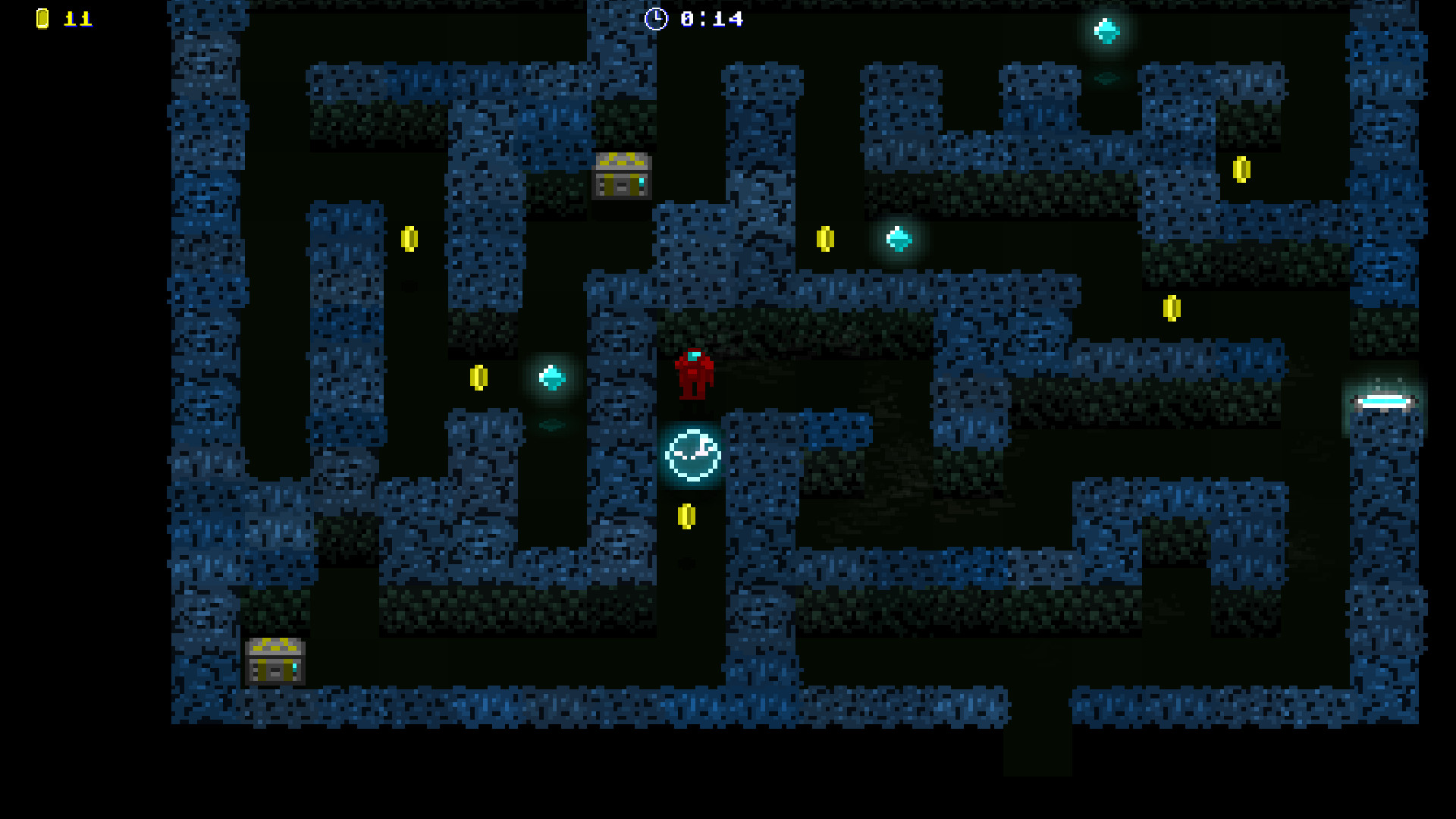Viewport: 1456px width, 819px height.
Task: Click the coin in the right maze passage
Action: click(1173, 309)
